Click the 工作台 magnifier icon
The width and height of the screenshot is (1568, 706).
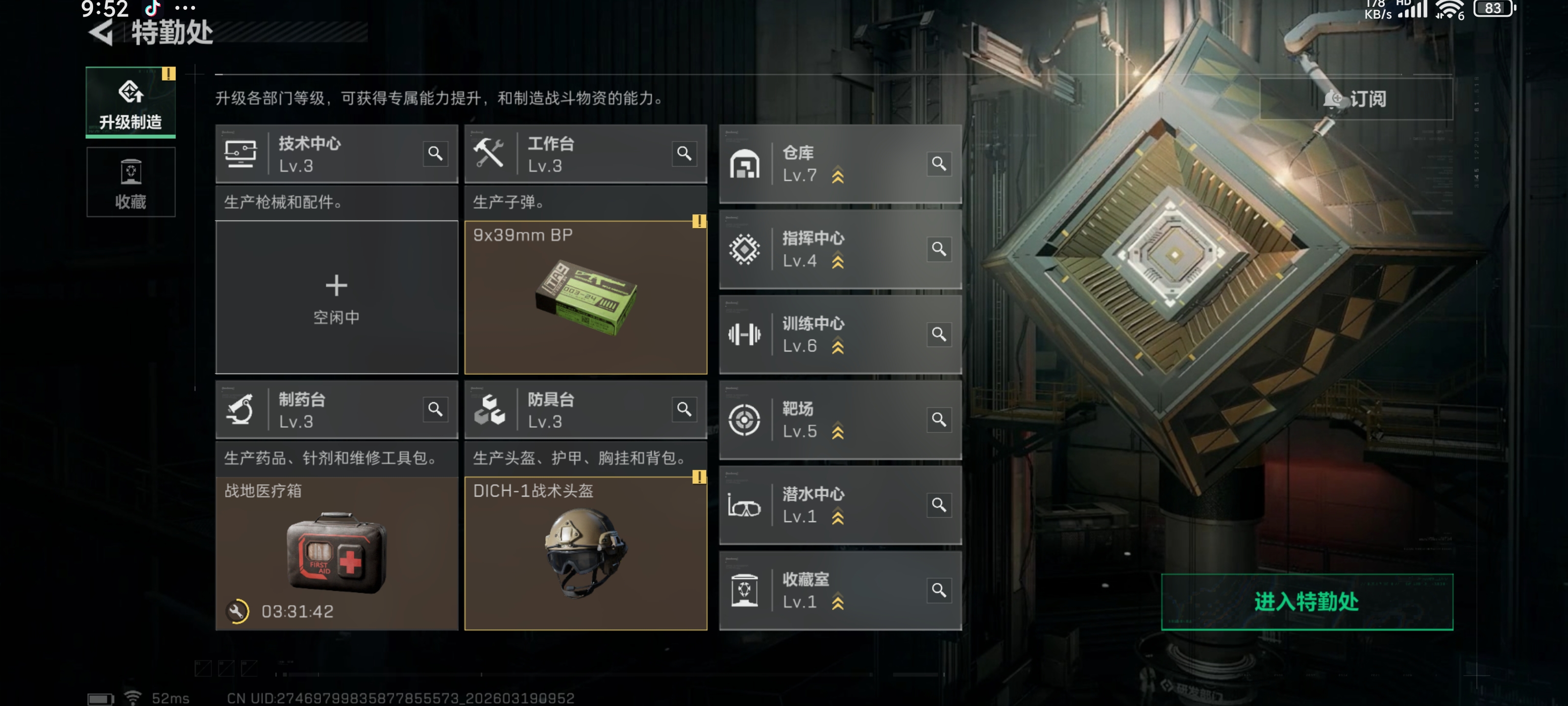tap(684, 153)
